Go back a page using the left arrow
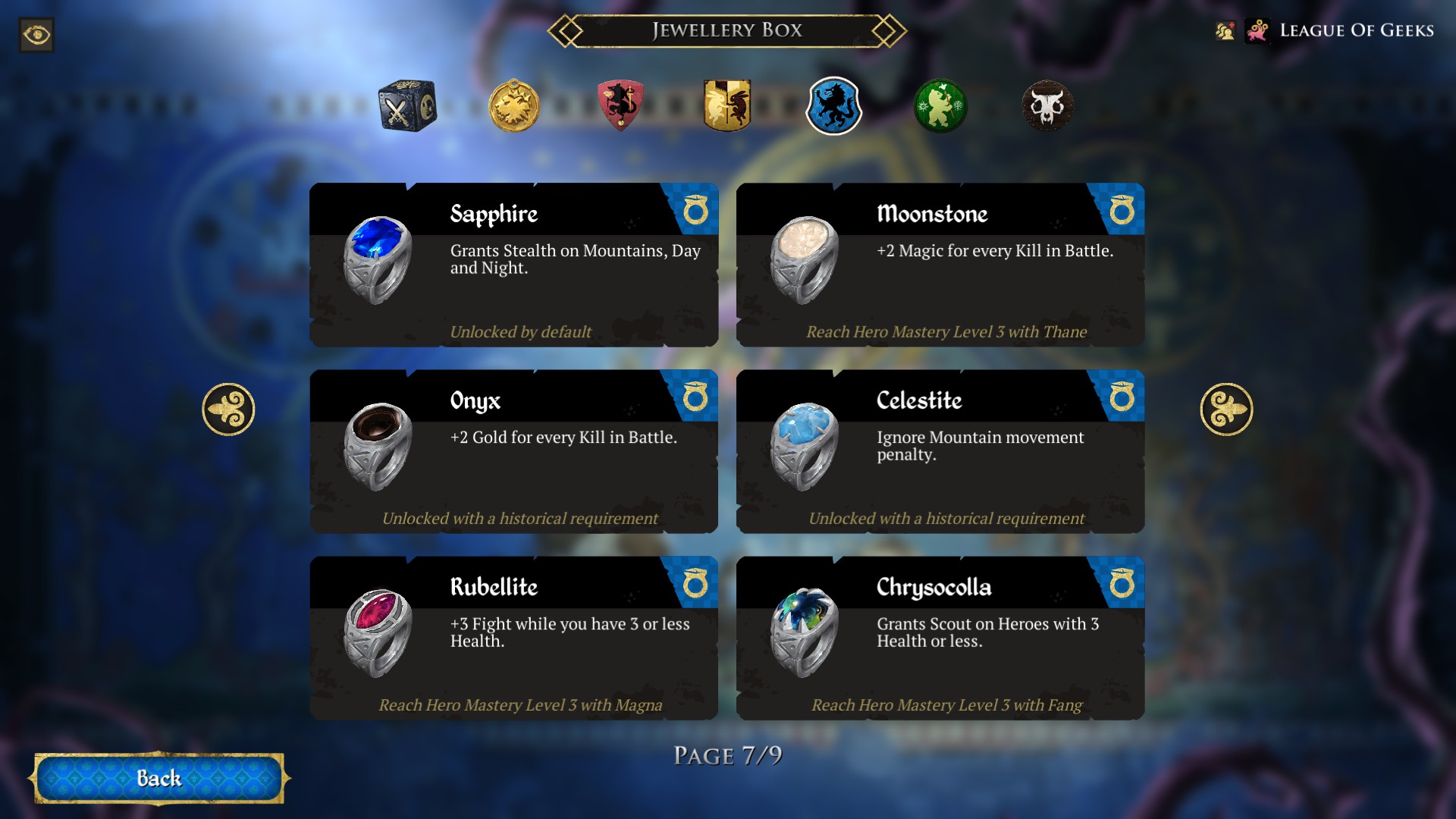The width and height of the screenshot is (1456, 819). coord(229,408)
